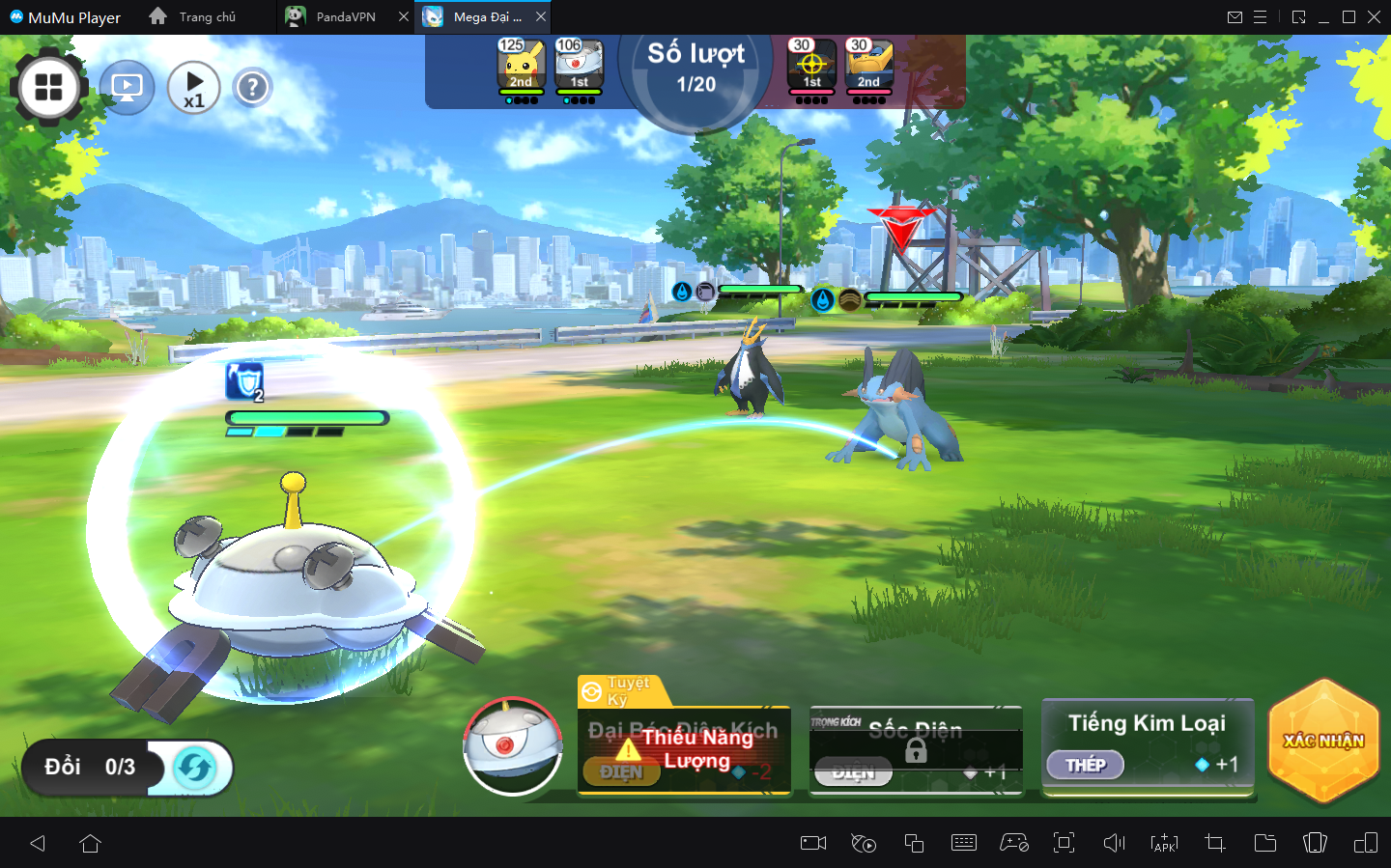The width and height of the screenshot is (1391, 868).
Task: Select the level 106 ally portrait
Action: [x=579, y=68]
